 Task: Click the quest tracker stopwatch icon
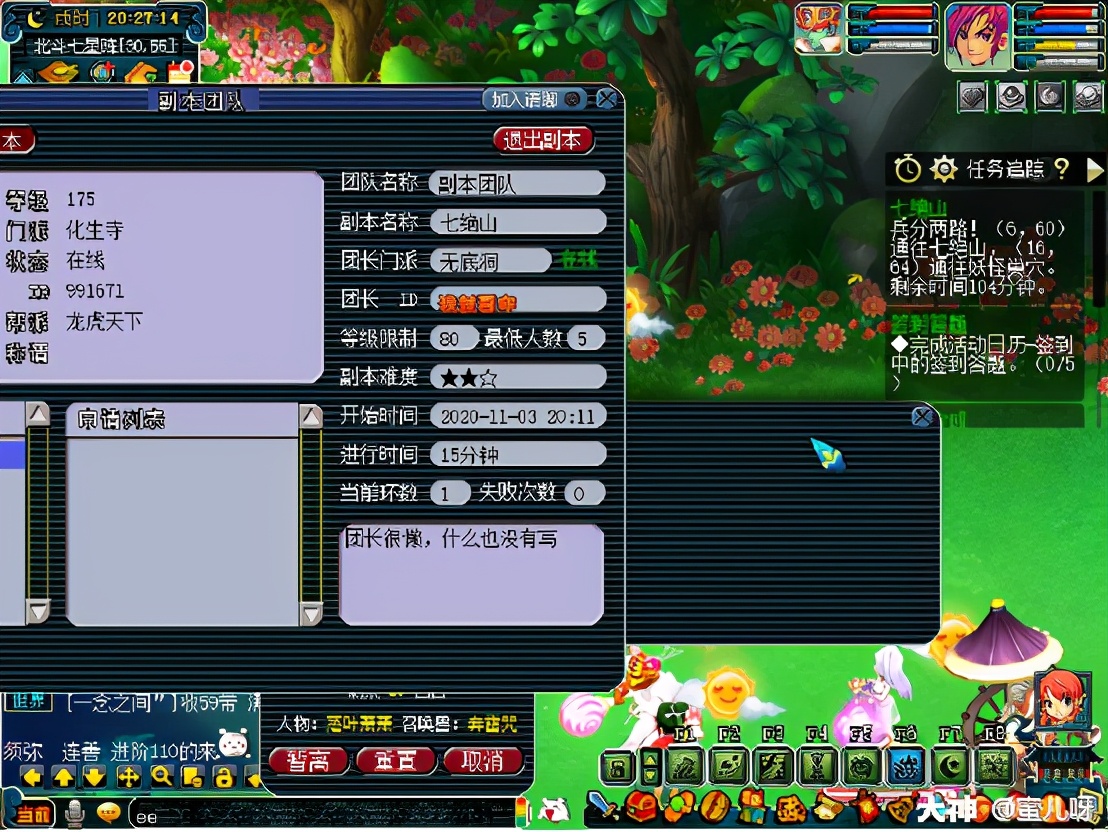(907, 169)
